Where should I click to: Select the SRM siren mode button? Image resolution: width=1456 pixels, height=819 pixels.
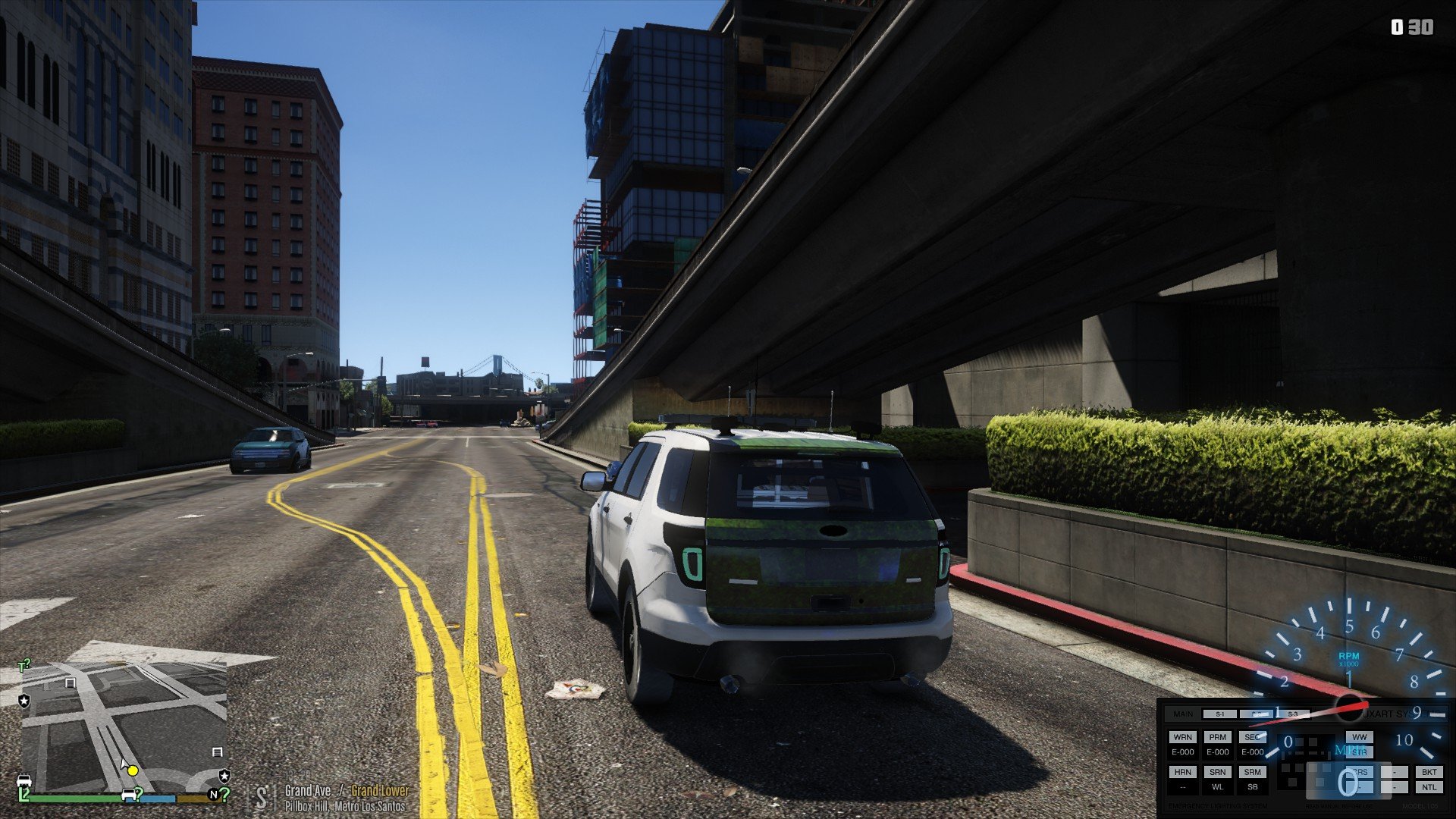pos(1252,772)
